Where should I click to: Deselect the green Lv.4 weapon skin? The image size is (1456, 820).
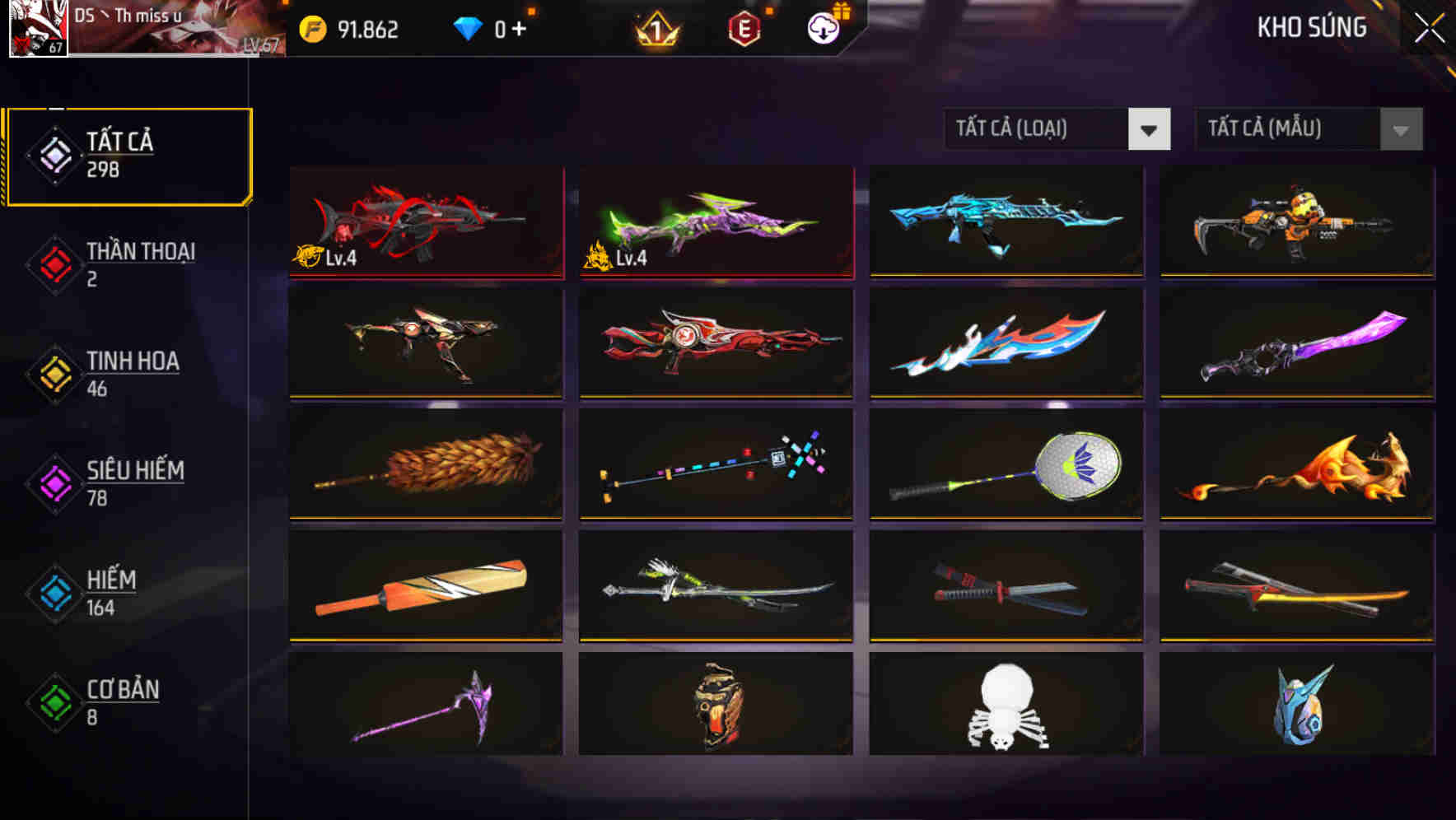(716, 224)
